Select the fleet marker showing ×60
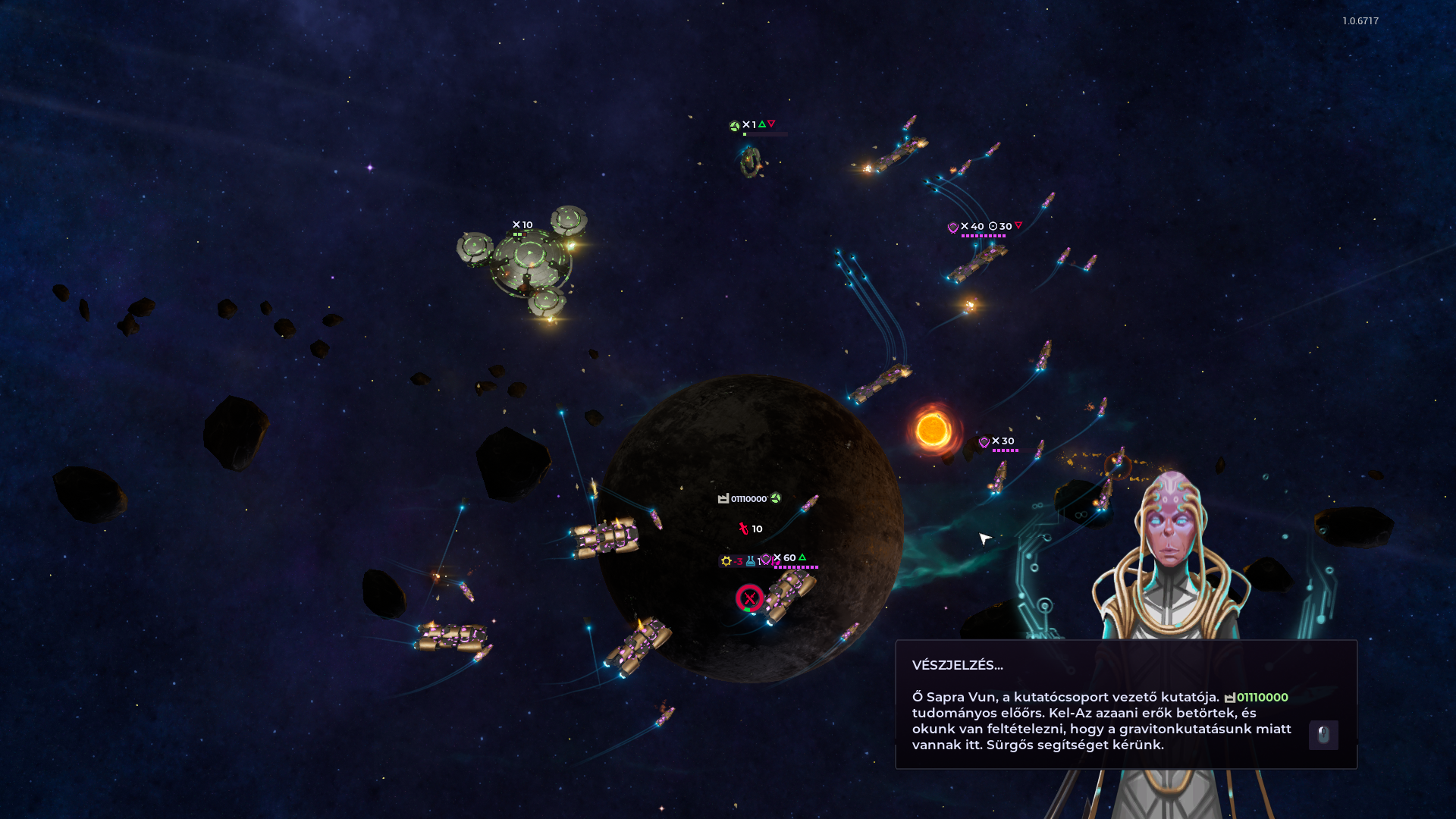The height and width of the screenshot is (819, 1456). point(787,558)
